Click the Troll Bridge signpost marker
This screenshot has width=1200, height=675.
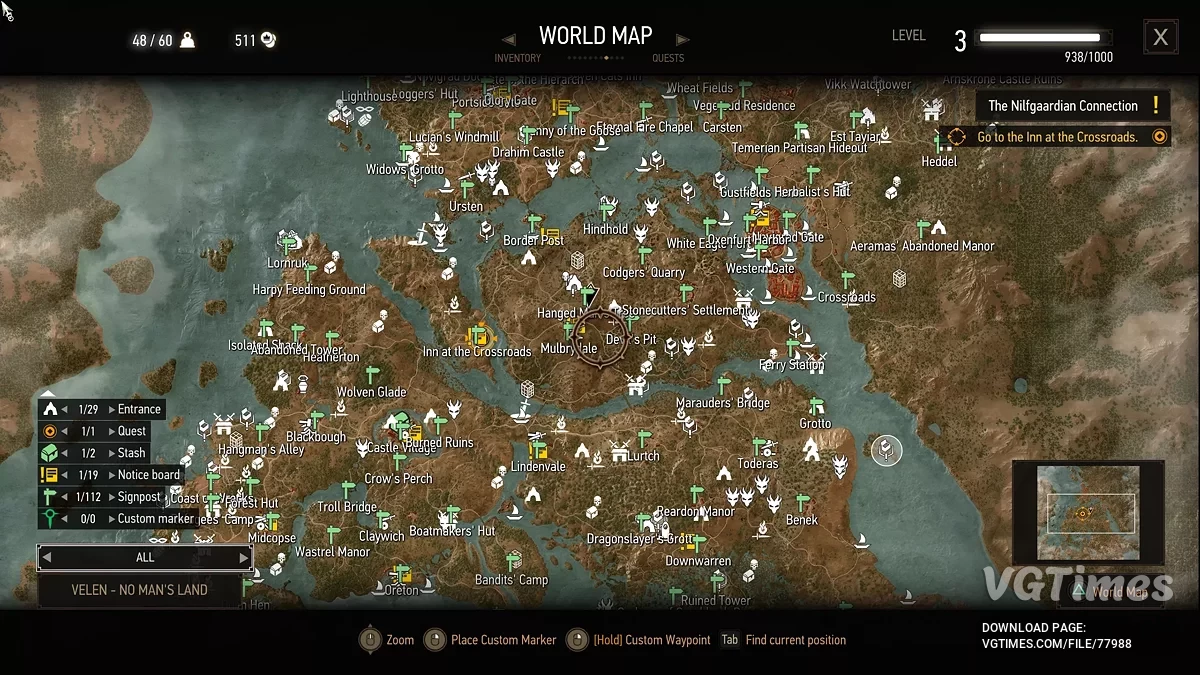349,490
